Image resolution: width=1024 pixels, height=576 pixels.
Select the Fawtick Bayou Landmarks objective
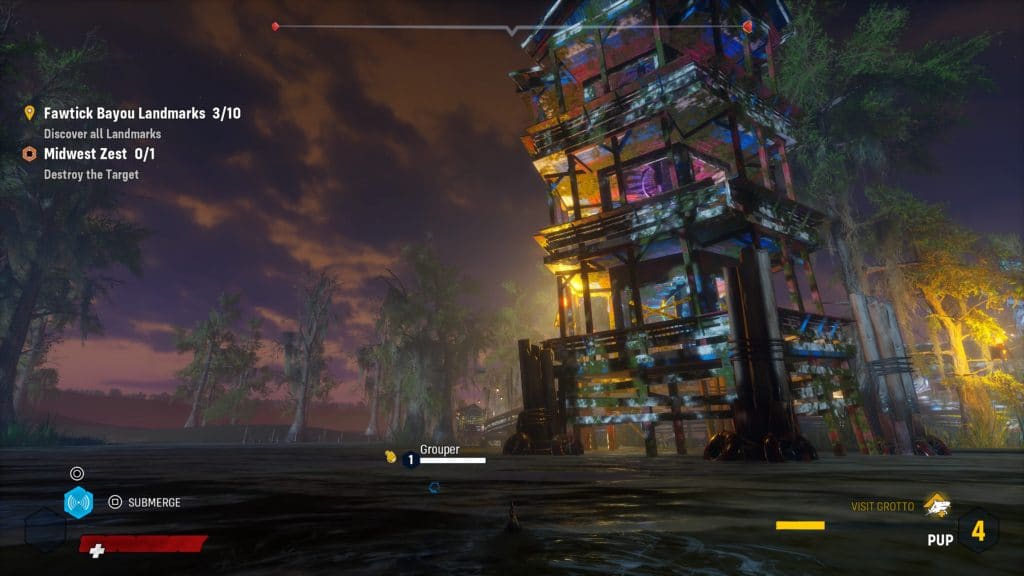[141, 114]
